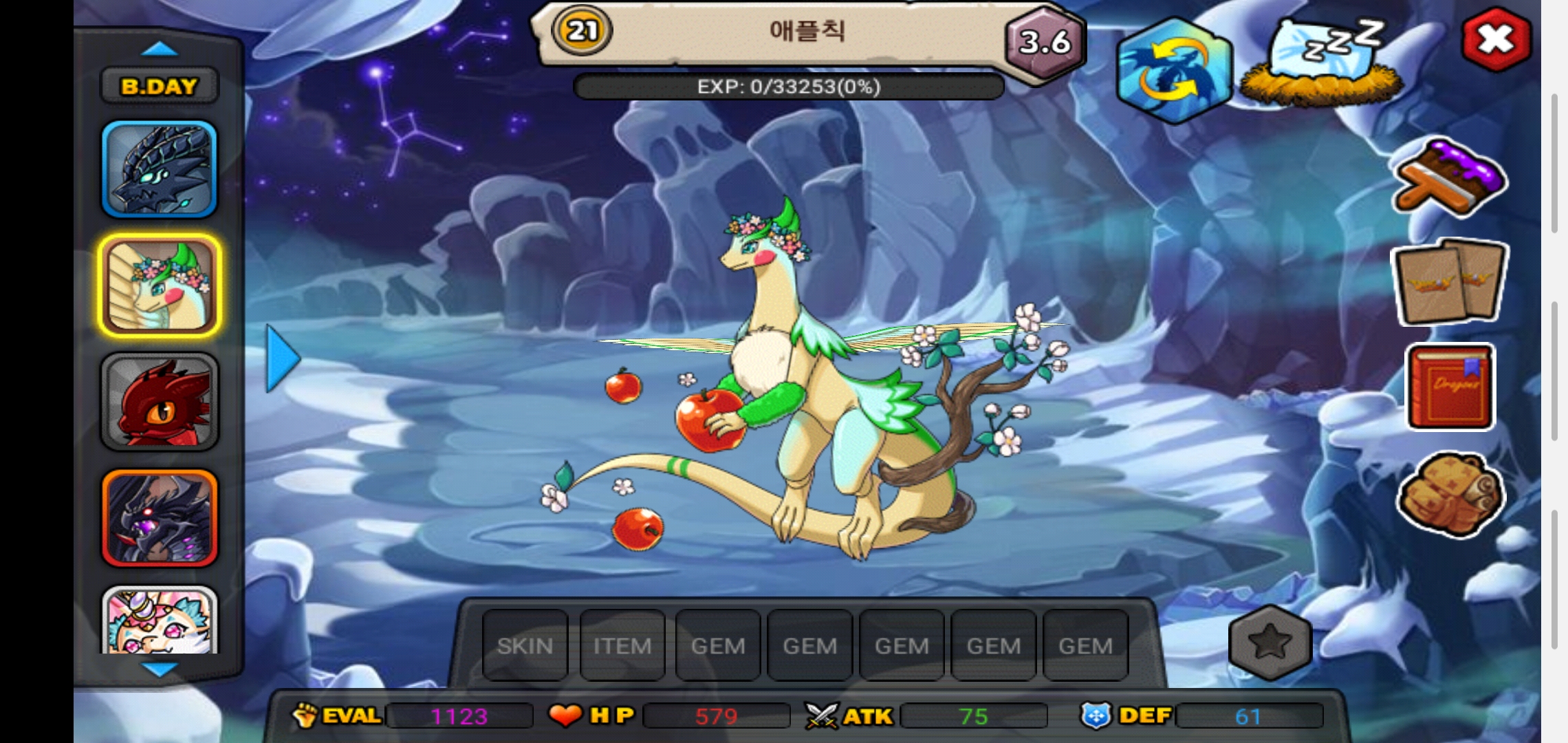Close the dragon screen with the red X
The width and height of the screenshot is (1568, 743).
pyautogui.click(x=1496, y=40)
